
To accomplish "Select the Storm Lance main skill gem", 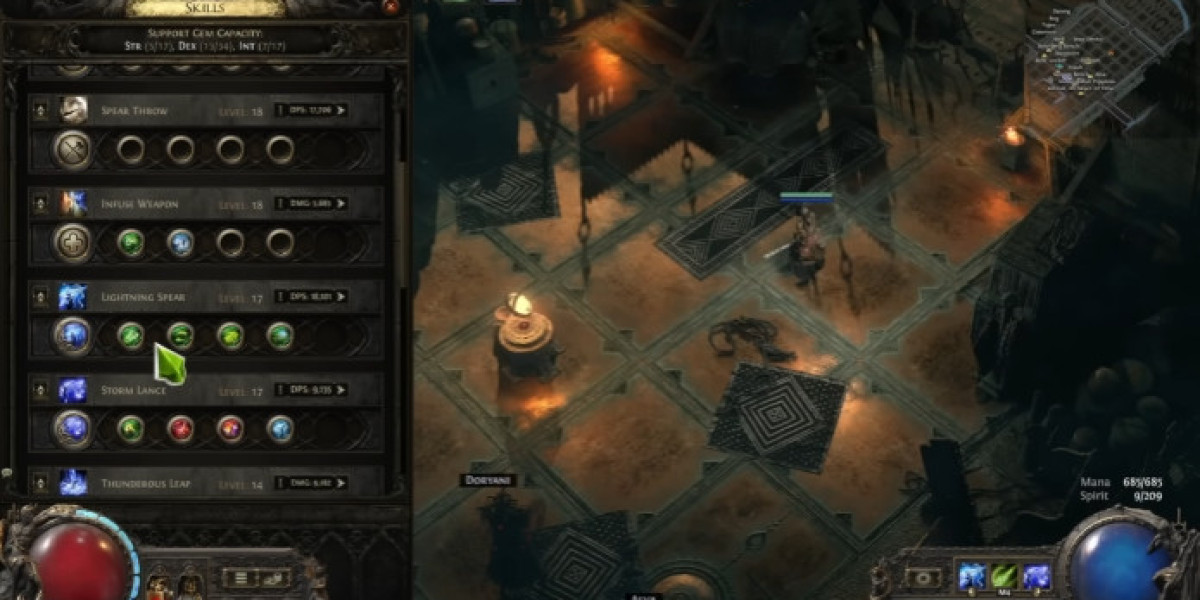I will 73,429.
